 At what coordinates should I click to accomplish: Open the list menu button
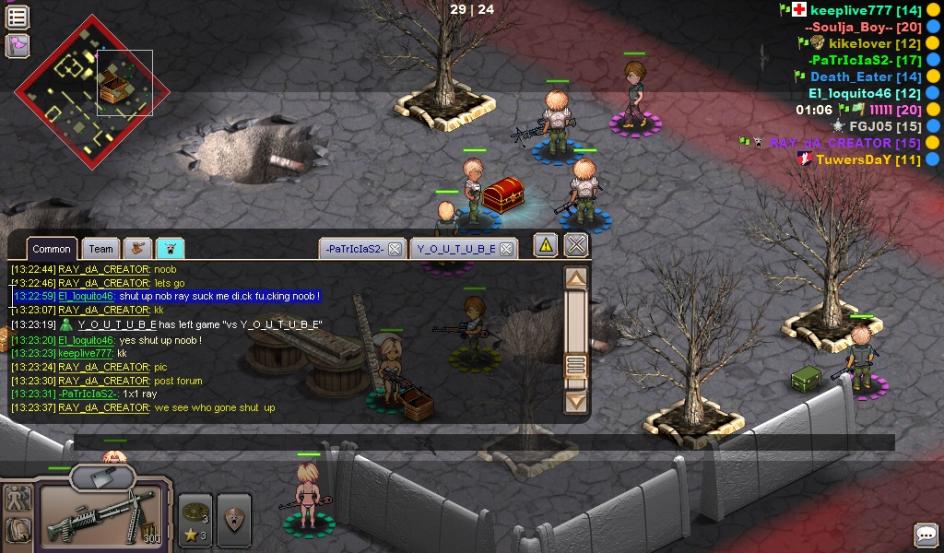point(18,17)
